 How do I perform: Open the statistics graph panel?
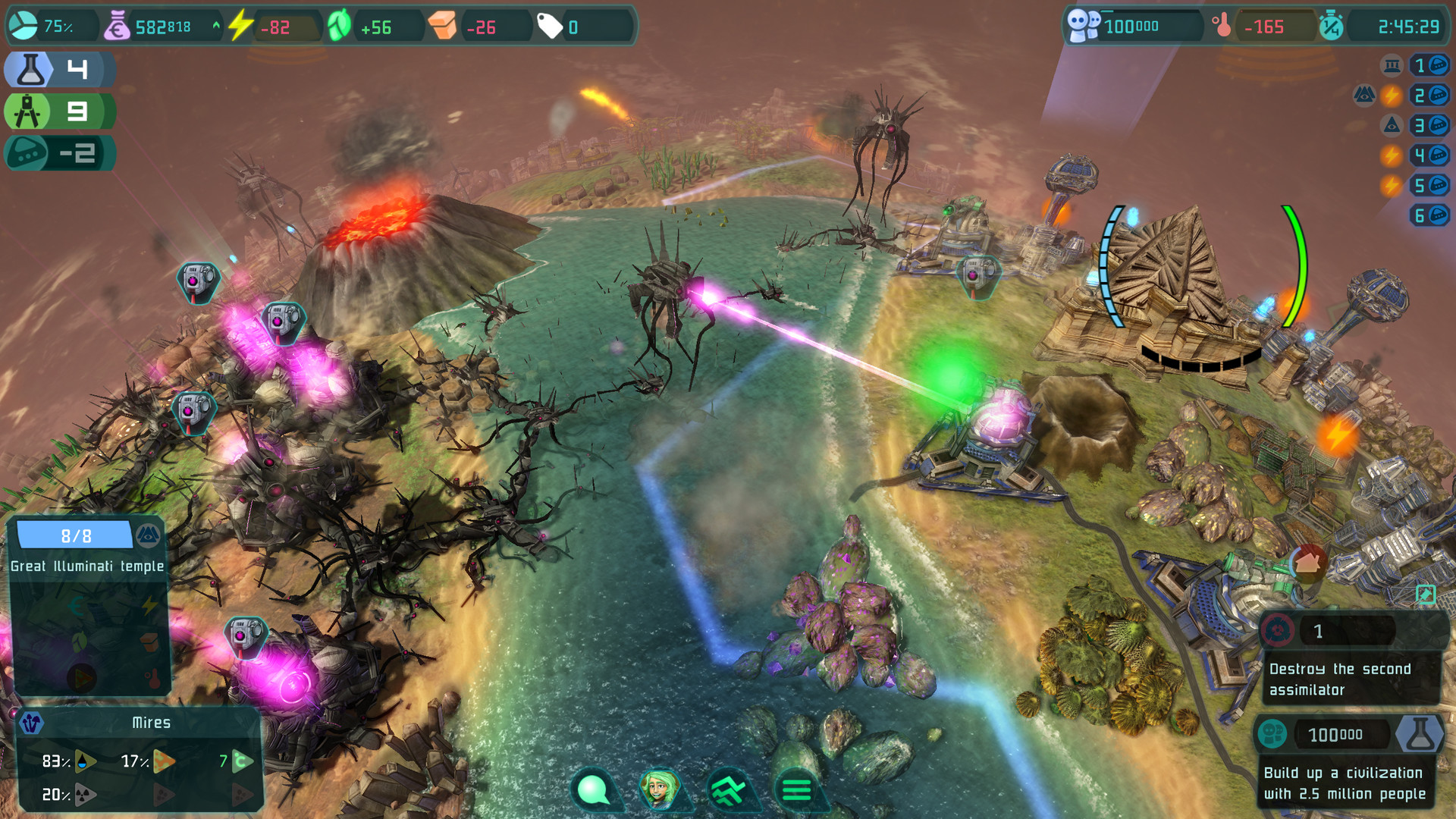tap(728, 789)
